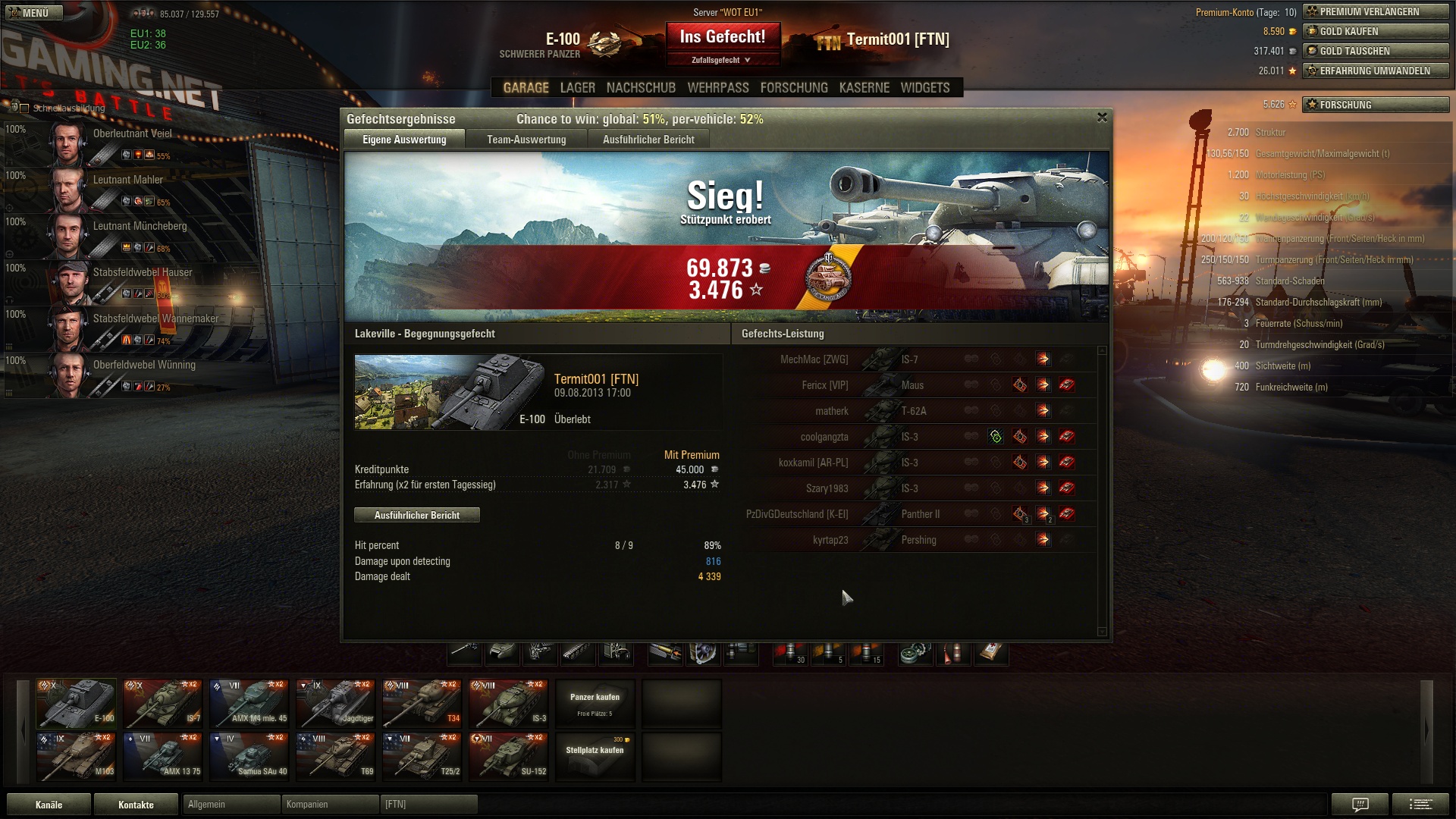
Task: Open the Zufallsgefecht battle type dropdown
Action: pyautogui.click(x=722, y=60)
